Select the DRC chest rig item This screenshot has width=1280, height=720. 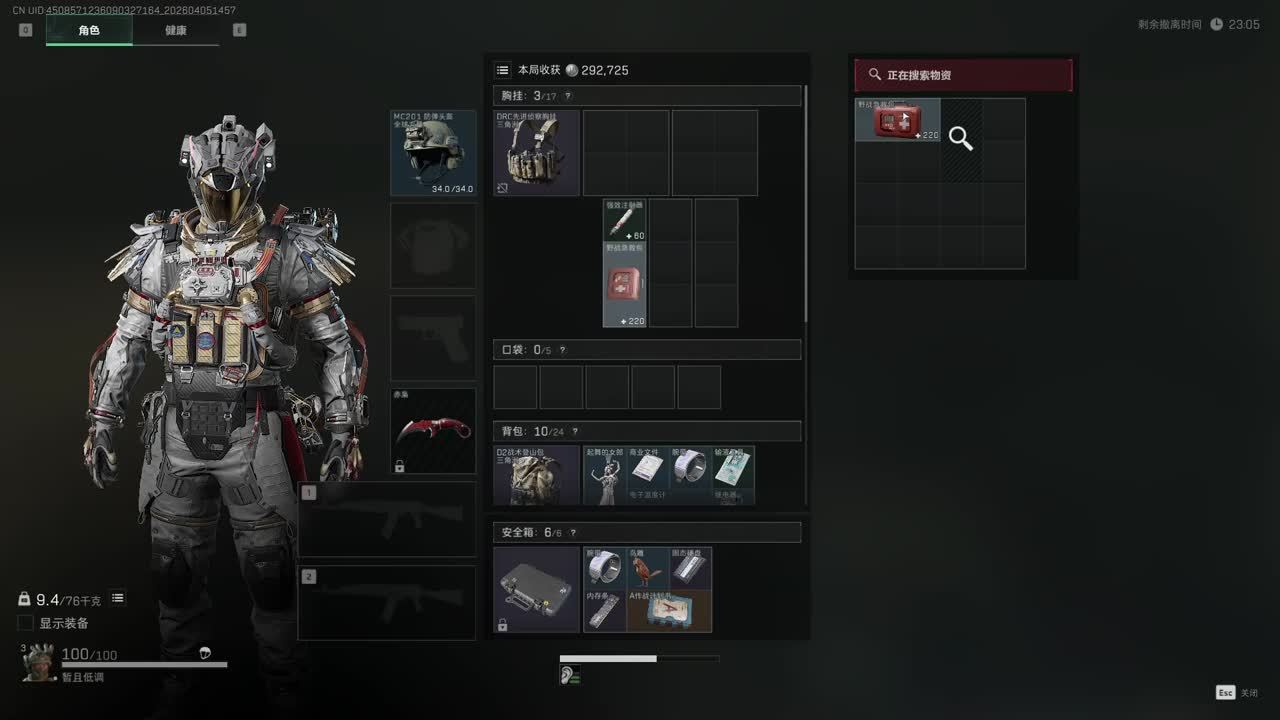point(537,152)
